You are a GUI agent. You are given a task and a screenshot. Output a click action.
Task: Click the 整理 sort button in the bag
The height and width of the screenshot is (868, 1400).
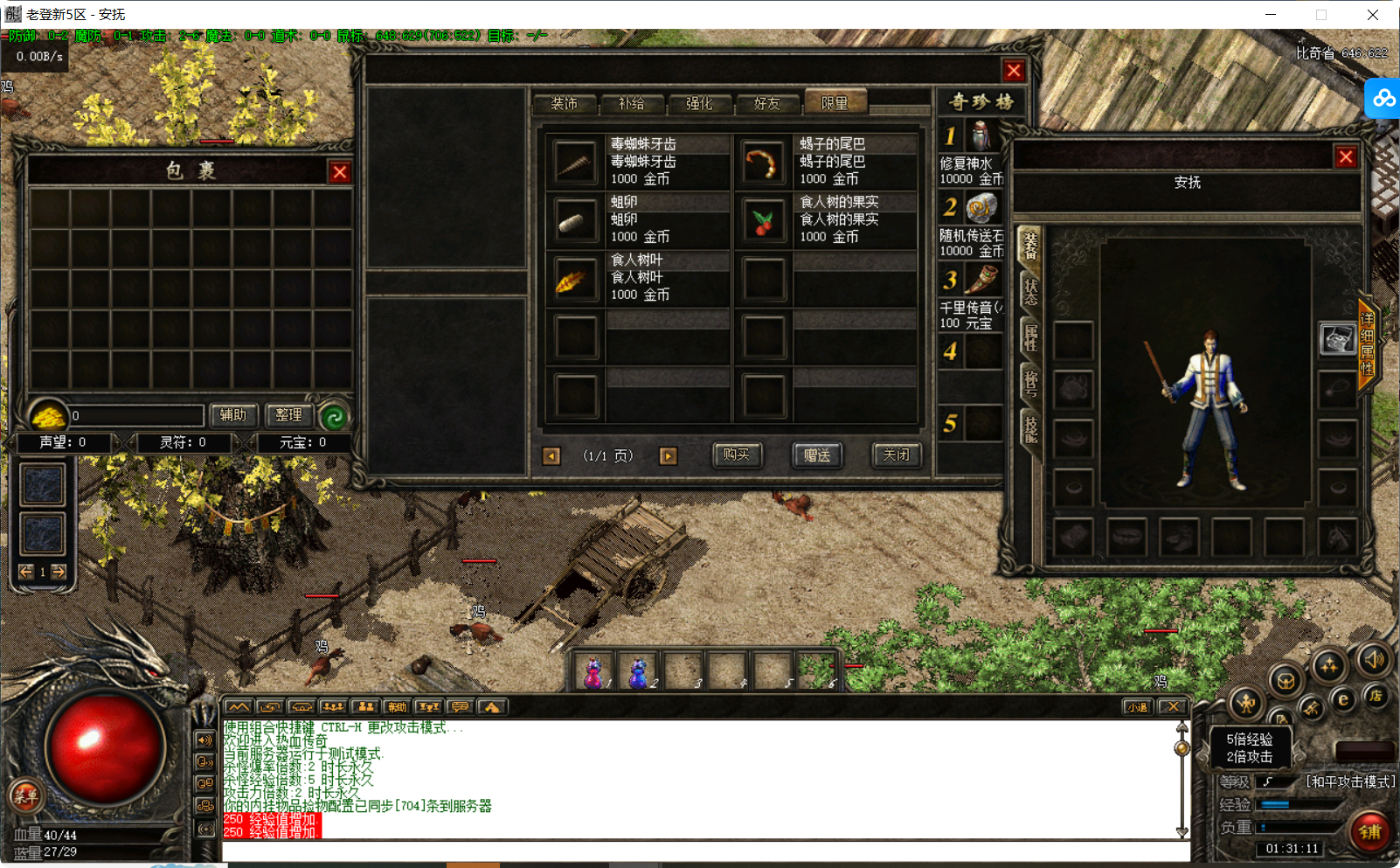288,415
